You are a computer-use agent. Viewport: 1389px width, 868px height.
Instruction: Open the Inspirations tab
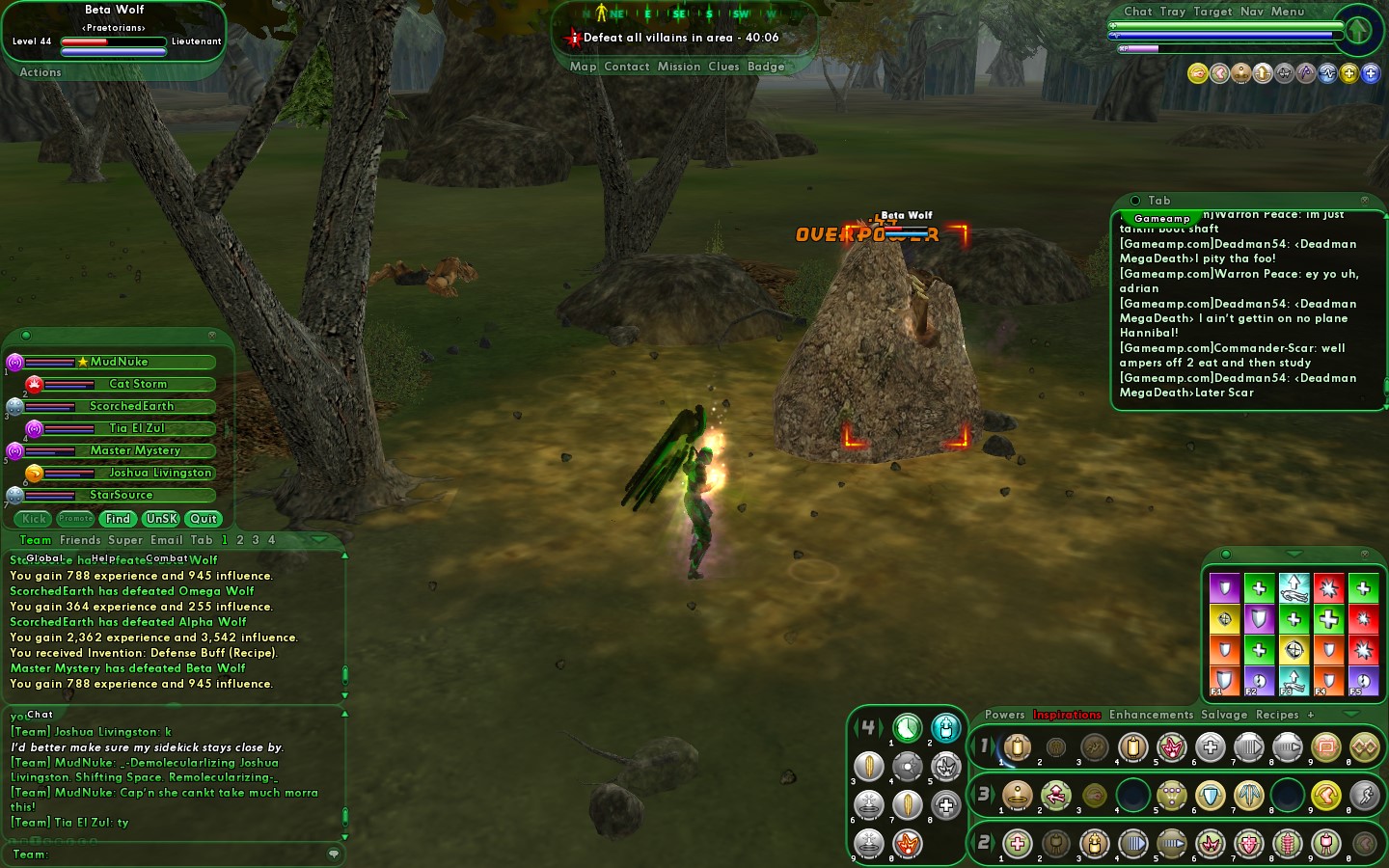(1067, 715)
